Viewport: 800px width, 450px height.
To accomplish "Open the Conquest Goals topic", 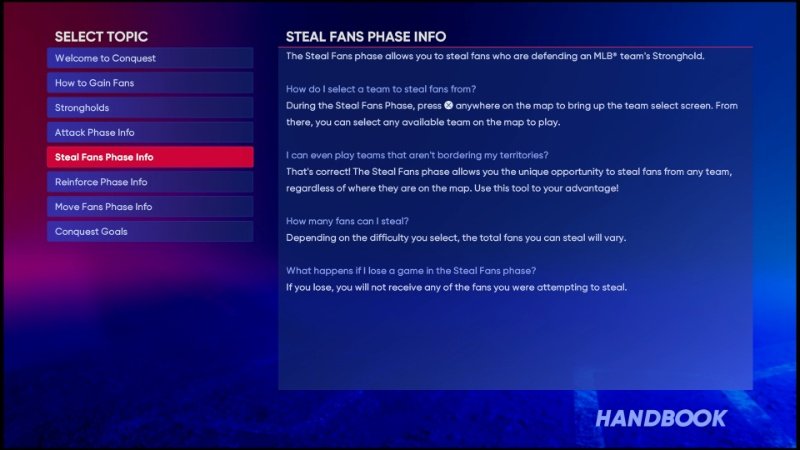I will (150, 231).
